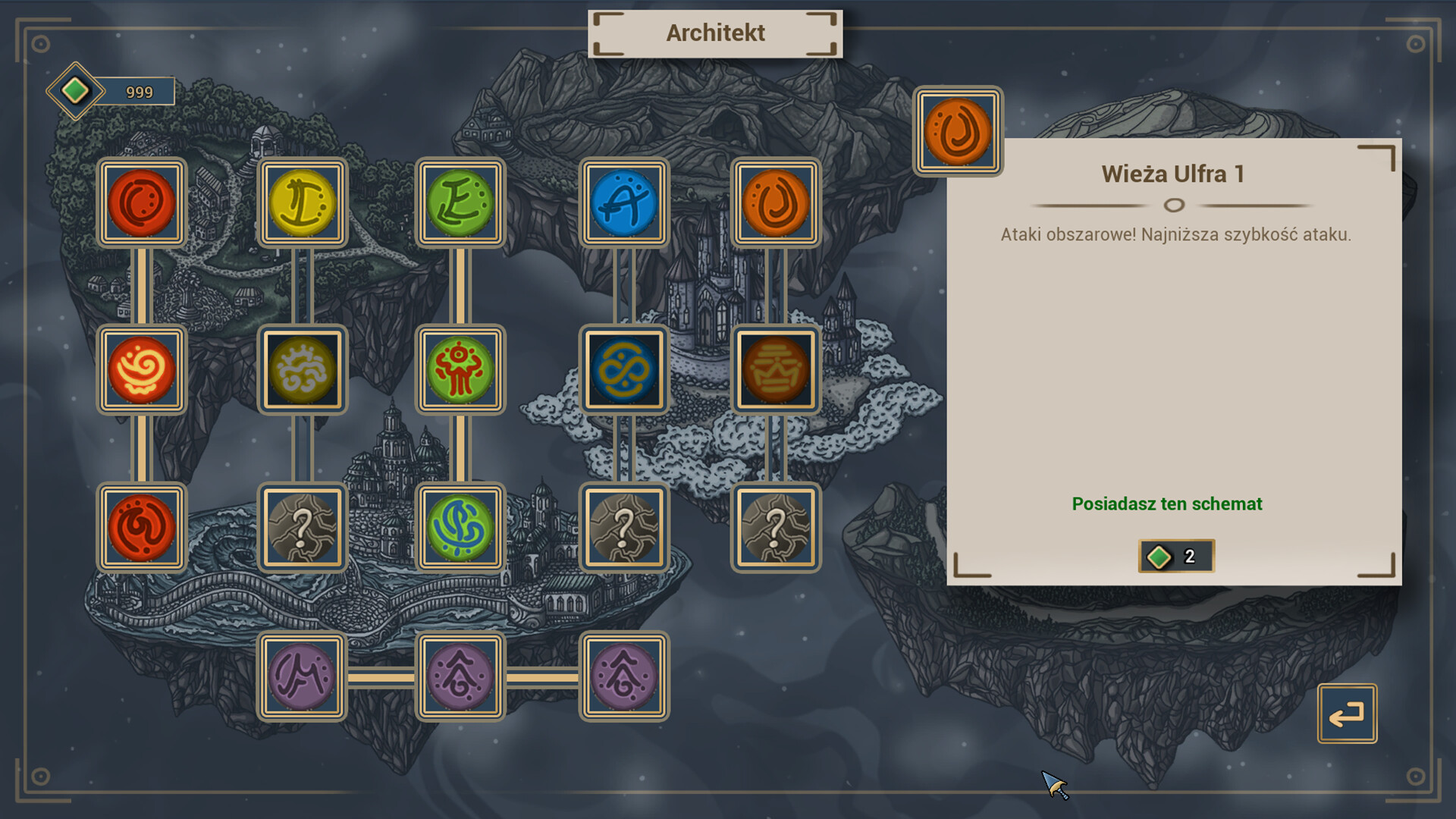Open the orange jar-shaped rune
The width and height of the screenshot is (1456, 819).
pyautogui.click(x=775, y=372)
